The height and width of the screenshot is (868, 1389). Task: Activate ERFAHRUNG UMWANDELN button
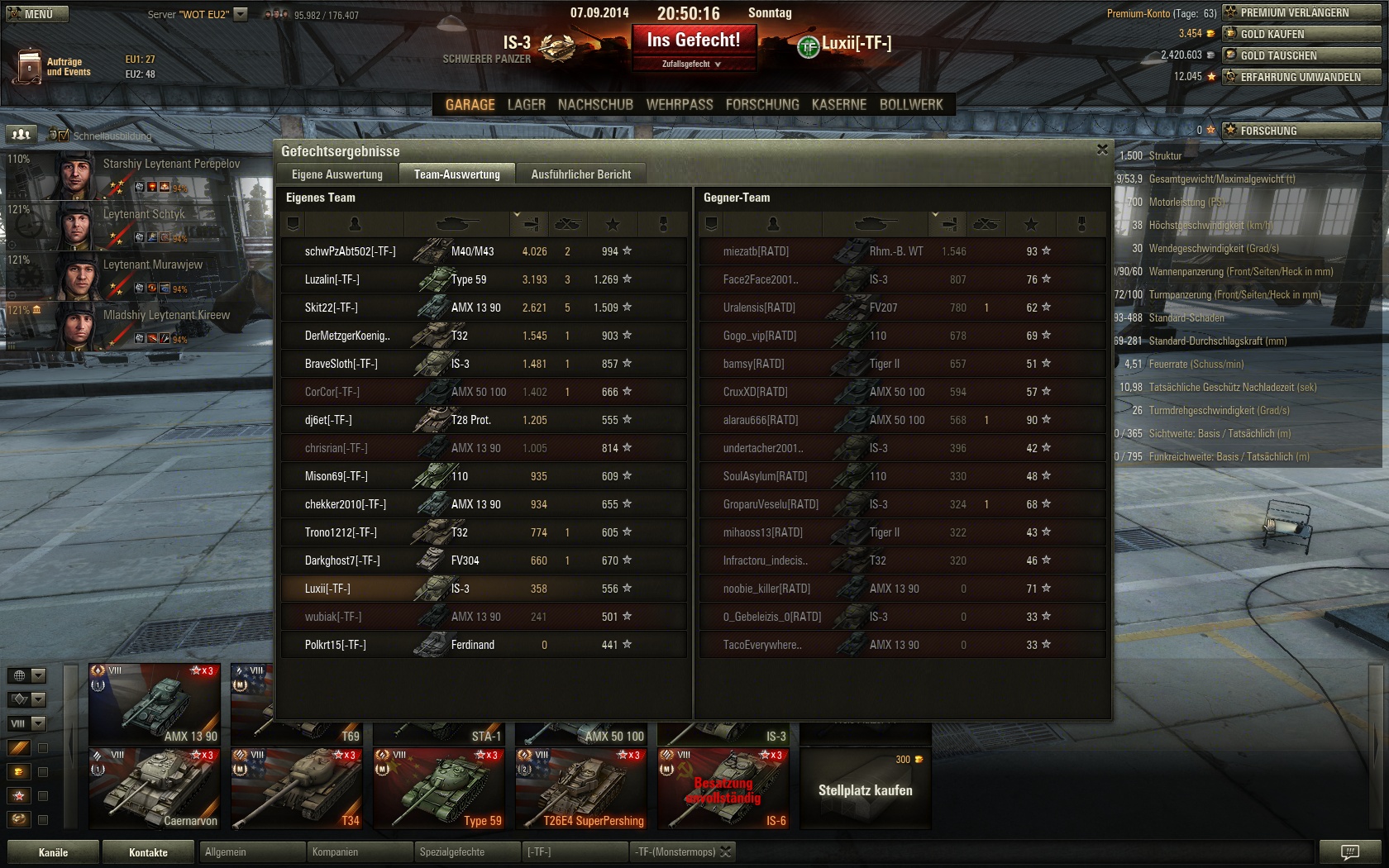pyautogui.click(x=1301, y=77)
